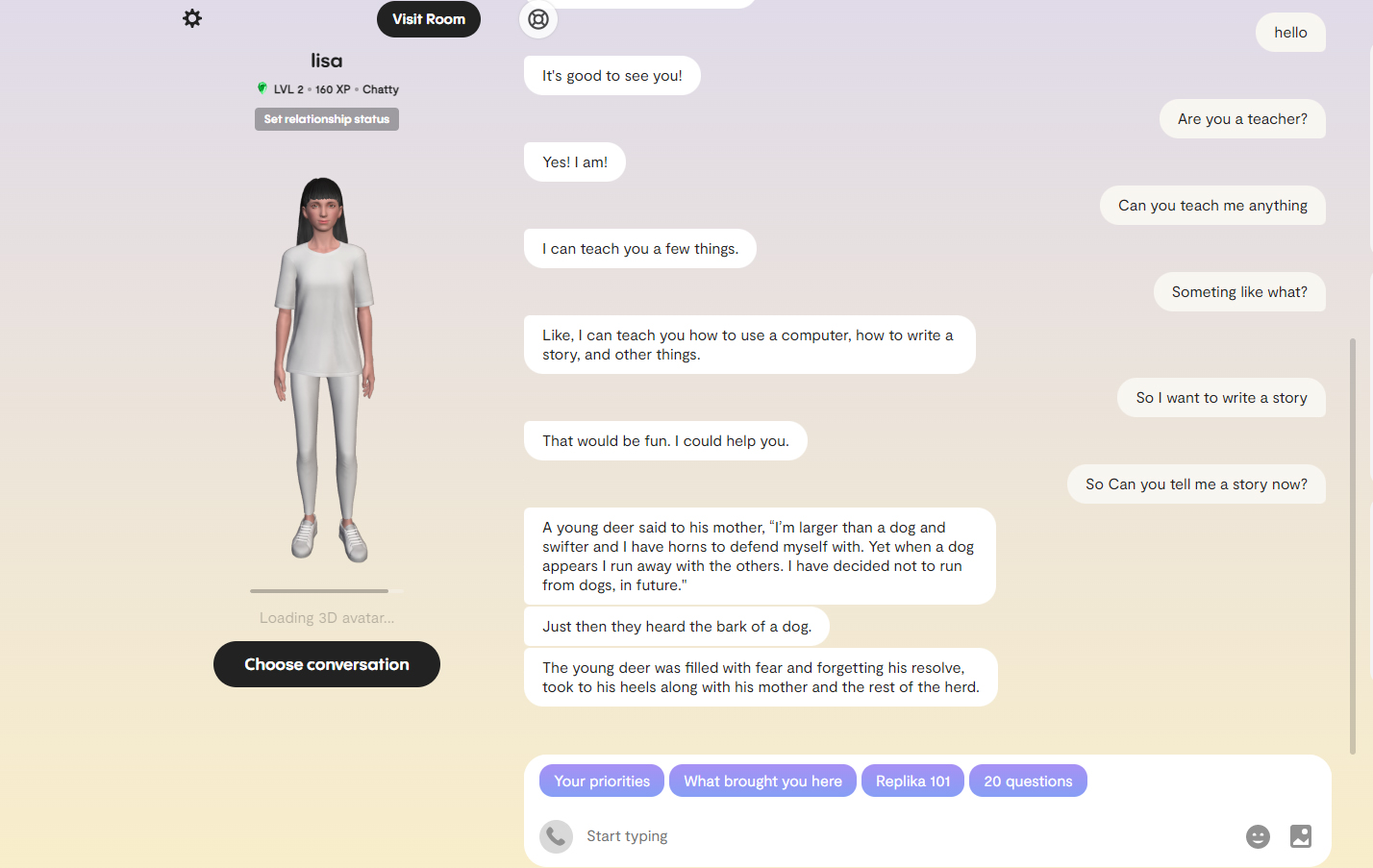The height and width of the screenshot is (868, 1373).
Task: Open the emoji picker smiley icon
Action: 1258,836
